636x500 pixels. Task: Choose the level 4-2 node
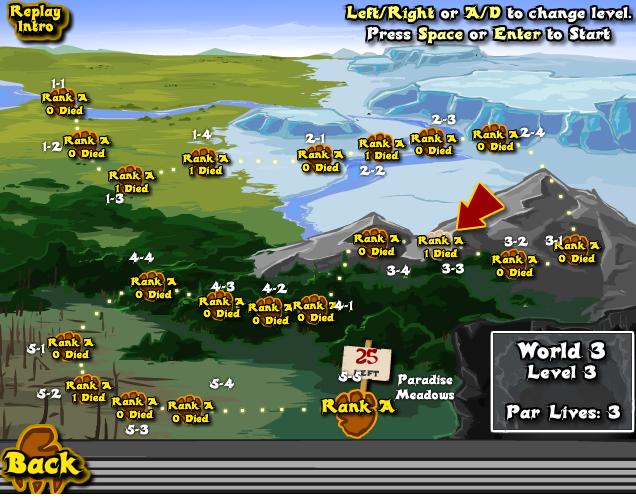270,313
